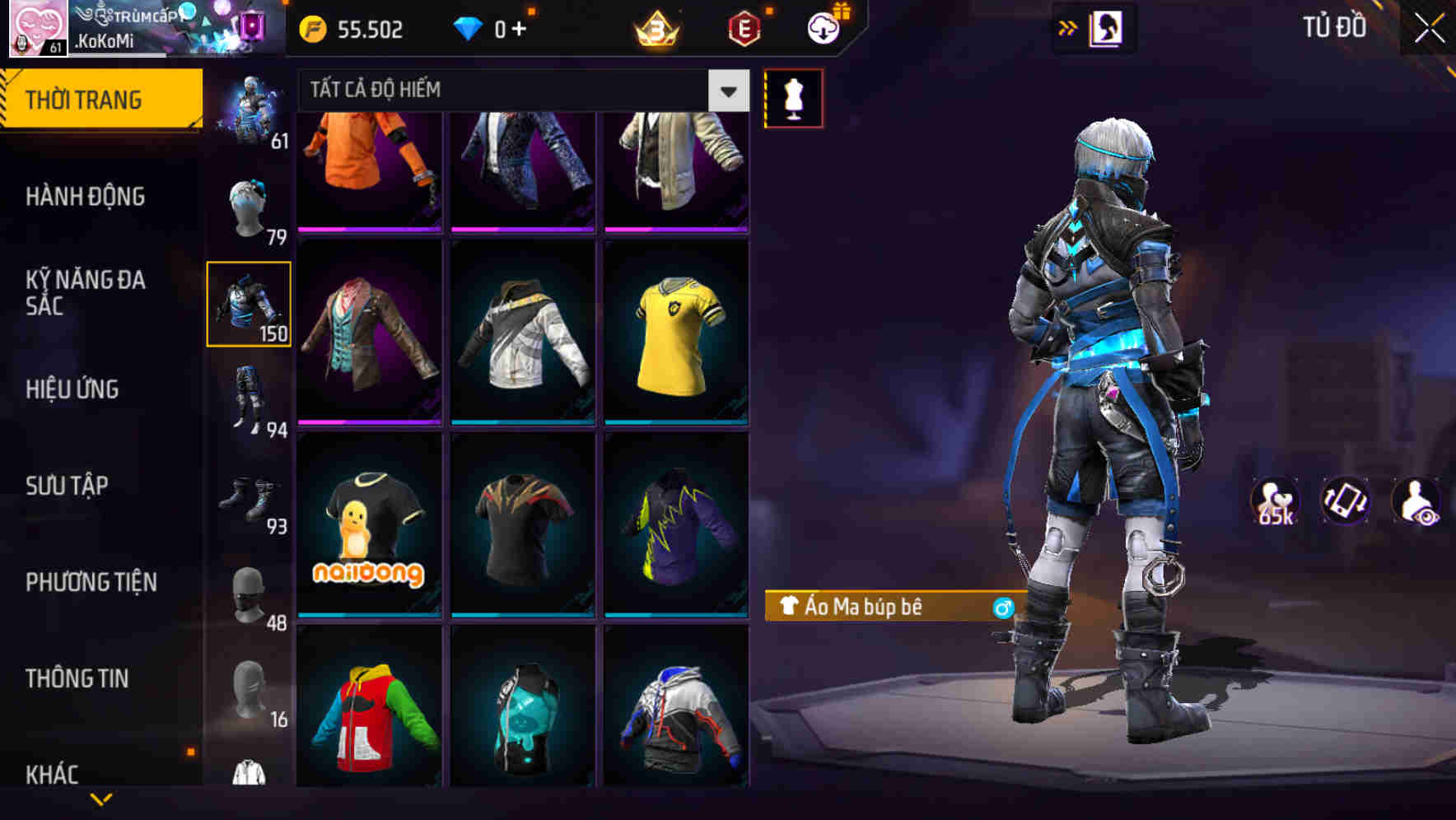Screen dimensions: 1456x820
Task: Select the torso slot showing 150 items
Action: 250,305
